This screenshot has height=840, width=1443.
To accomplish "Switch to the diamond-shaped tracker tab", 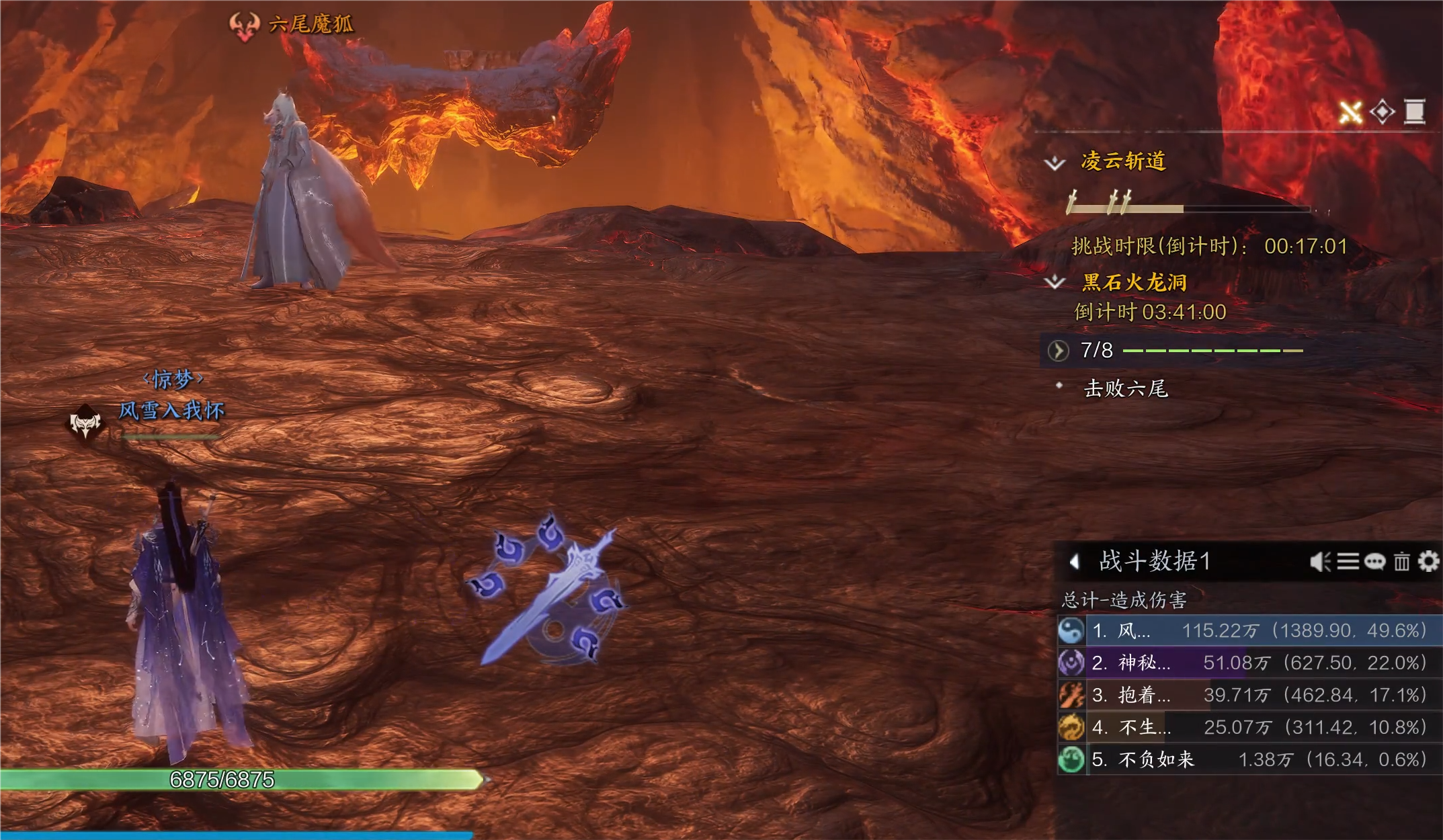I will (x=1383, y=112).
